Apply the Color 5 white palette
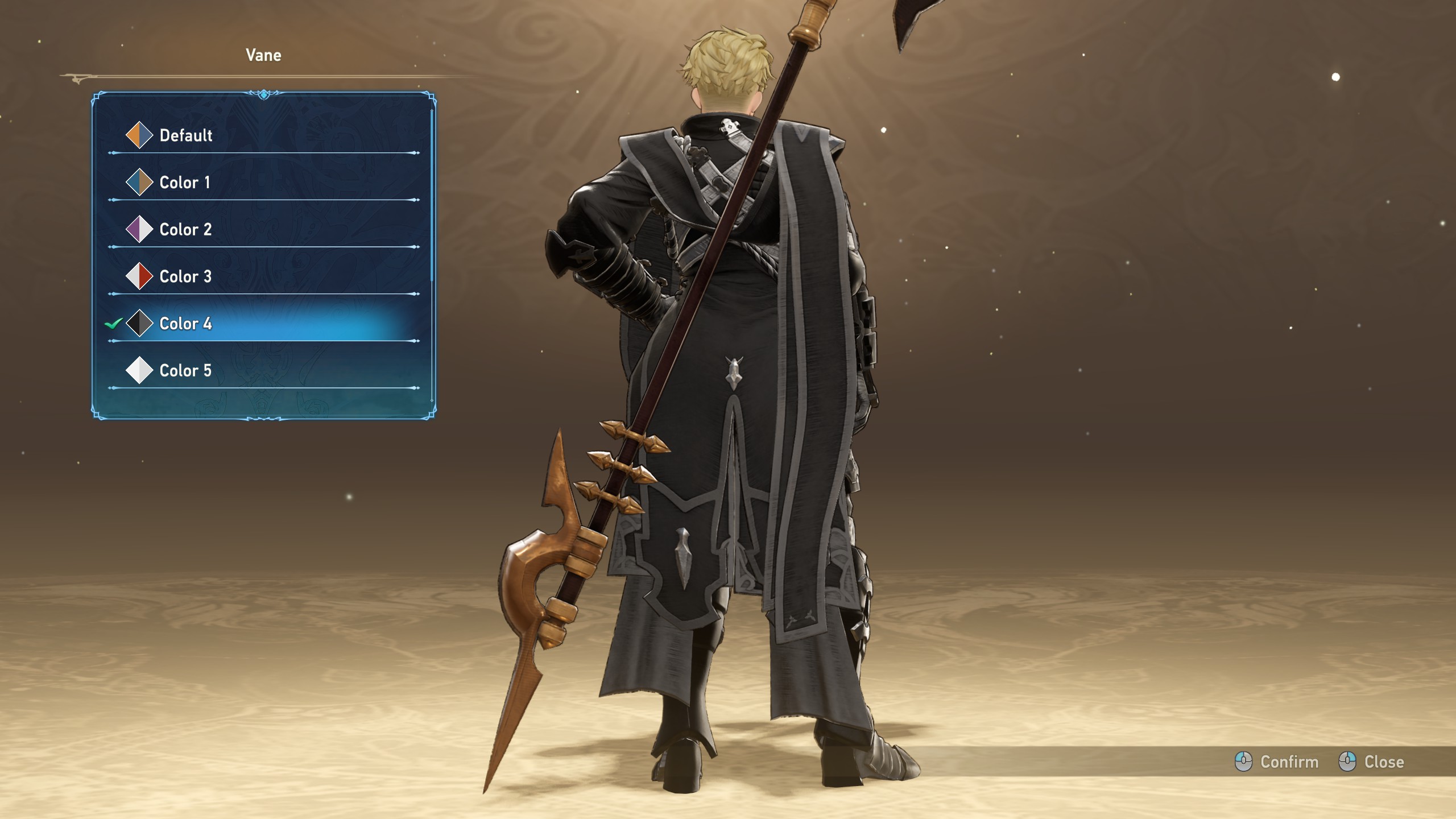This screenshot has width=1456, height=819. point(185,371)
